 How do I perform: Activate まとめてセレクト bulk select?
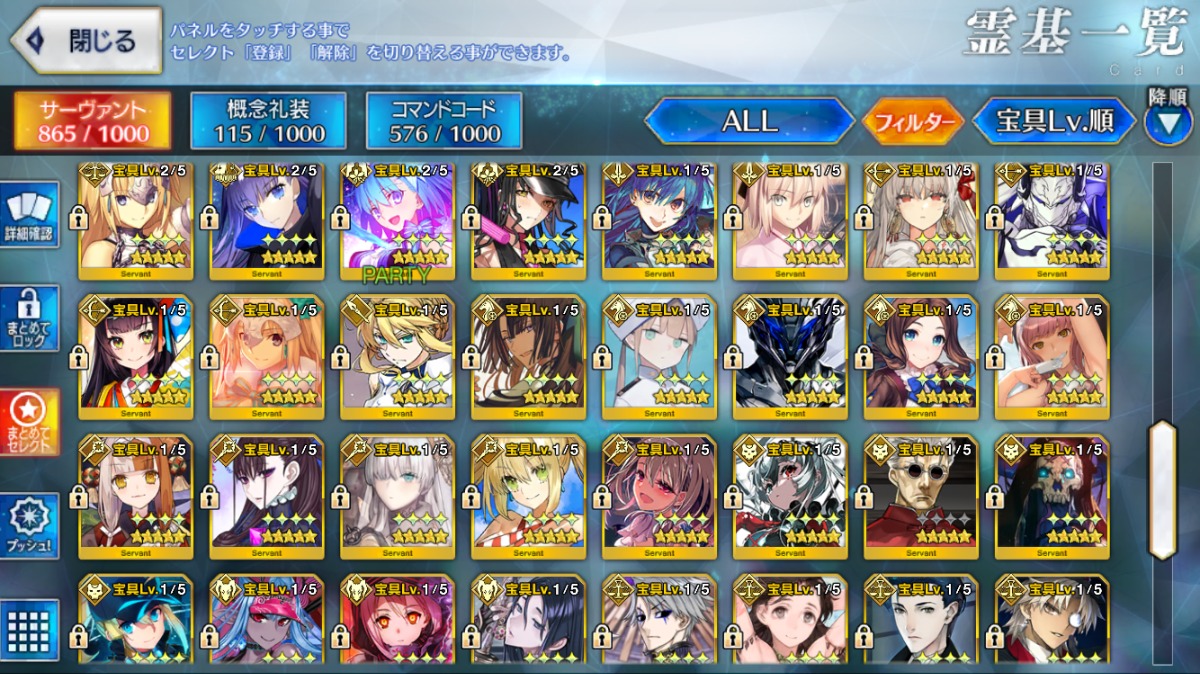coord(29,421)
